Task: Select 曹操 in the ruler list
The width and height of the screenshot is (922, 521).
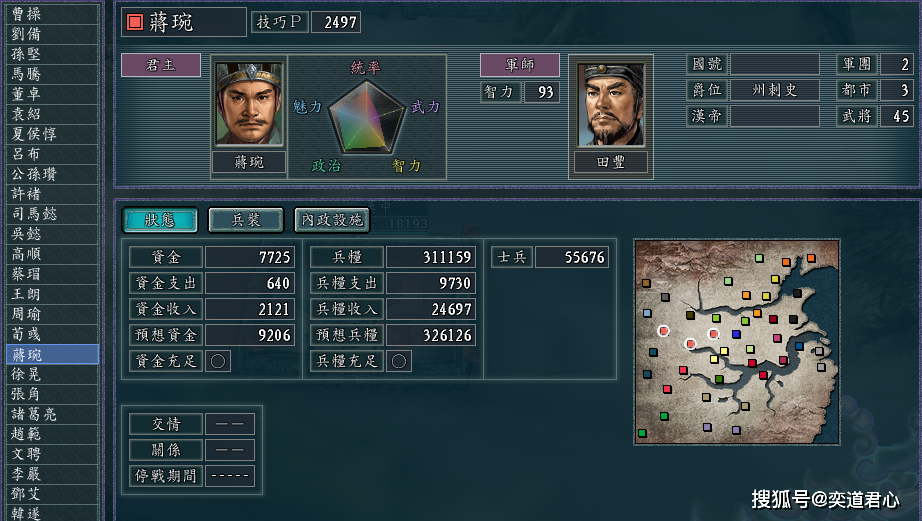Action: (50, 13)
